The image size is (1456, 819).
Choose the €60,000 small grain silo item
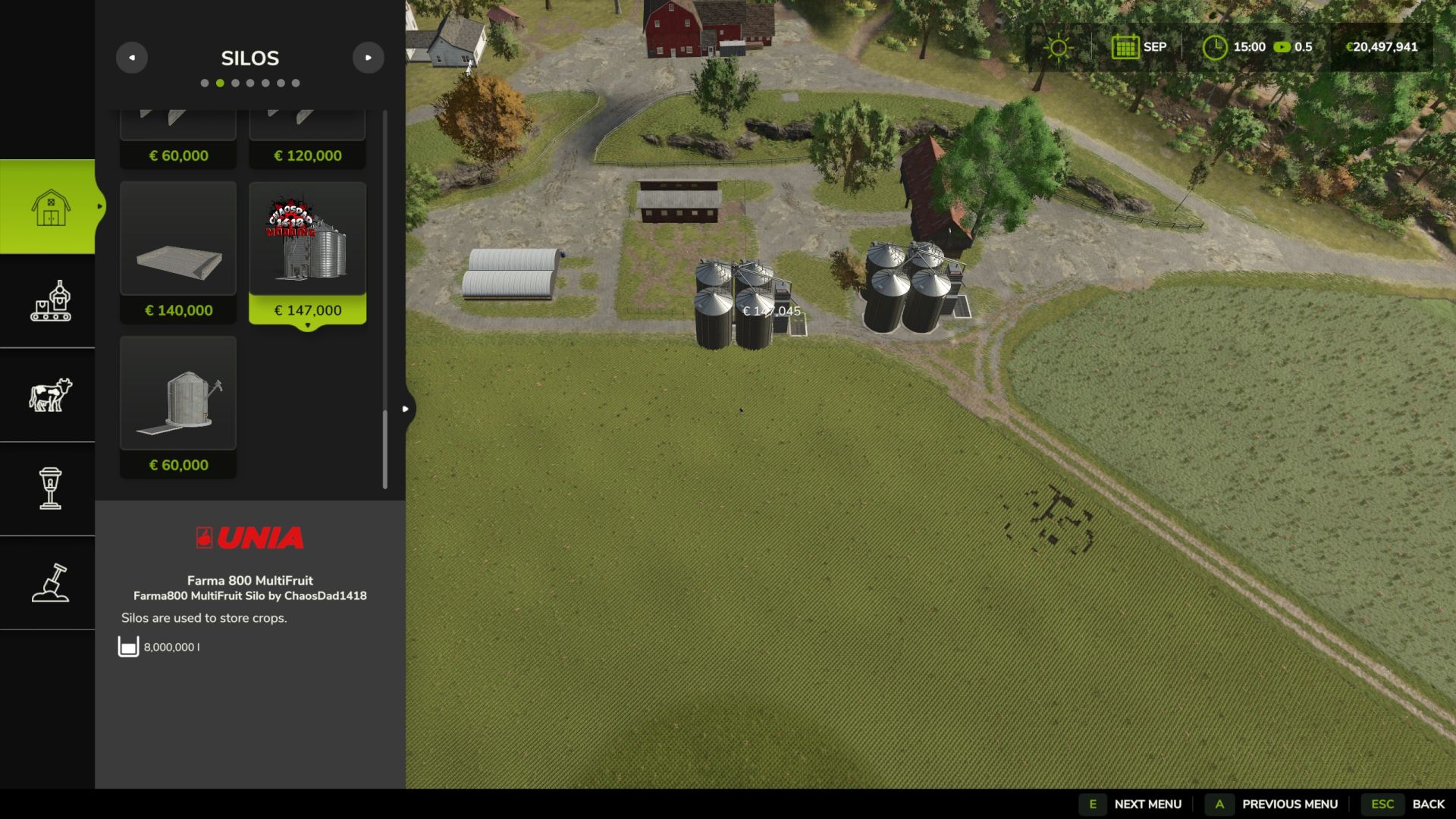178,406
